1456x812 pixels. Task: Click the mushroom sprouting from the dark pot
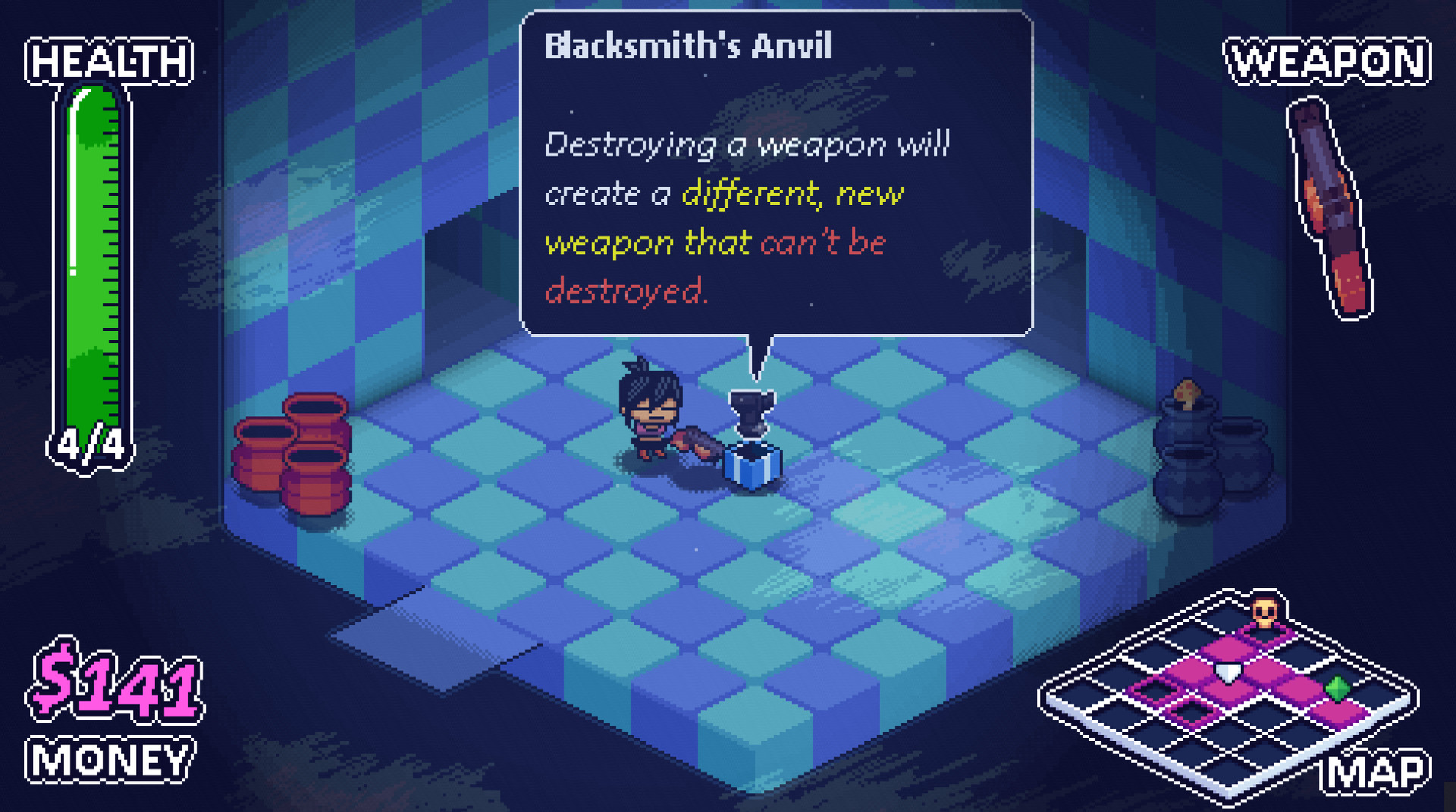(x=1189, y=393)
